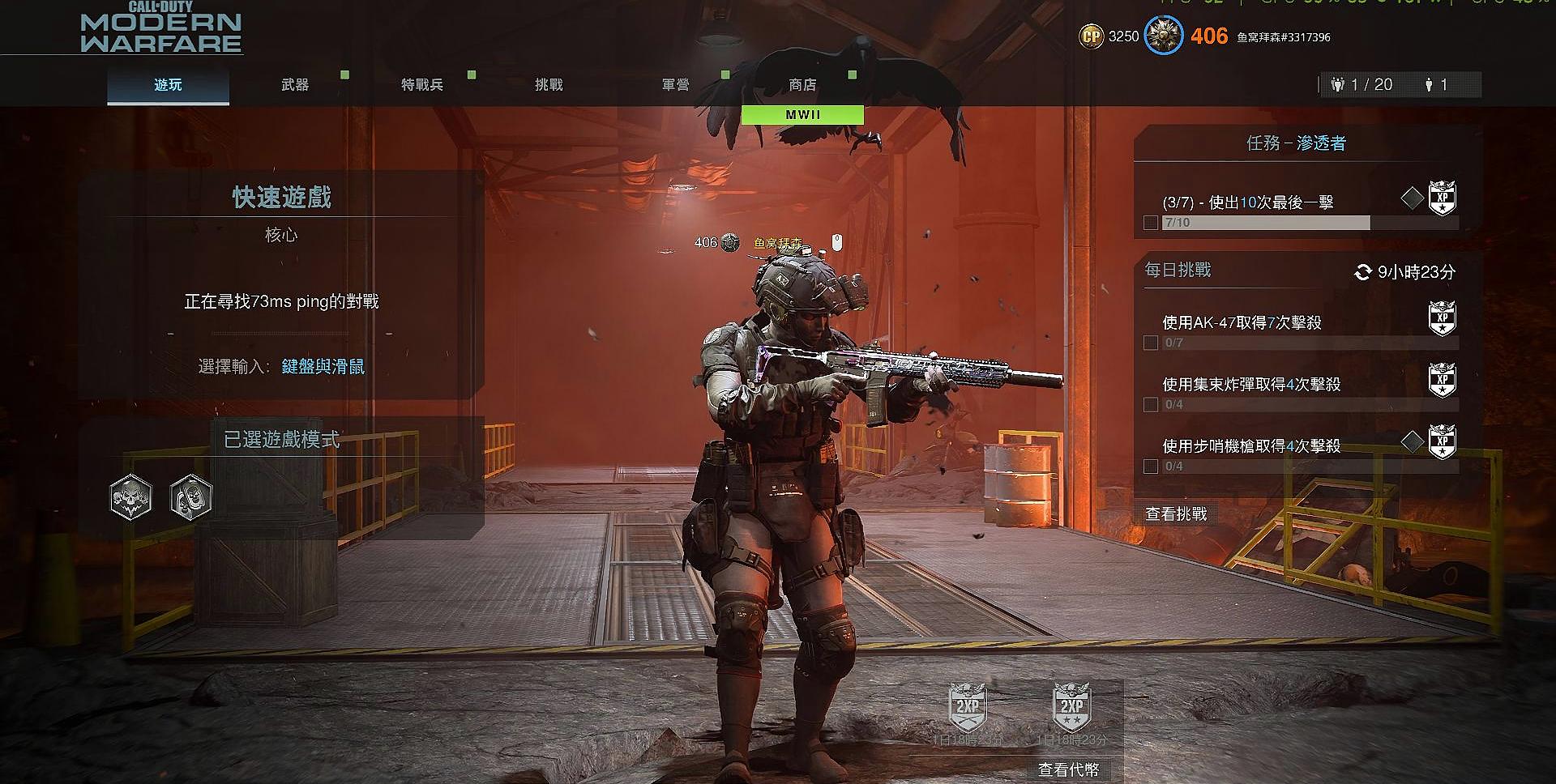Click the 查看挑戰 button
This screenshot has height=784, width=1556.
click(1176, 513)
